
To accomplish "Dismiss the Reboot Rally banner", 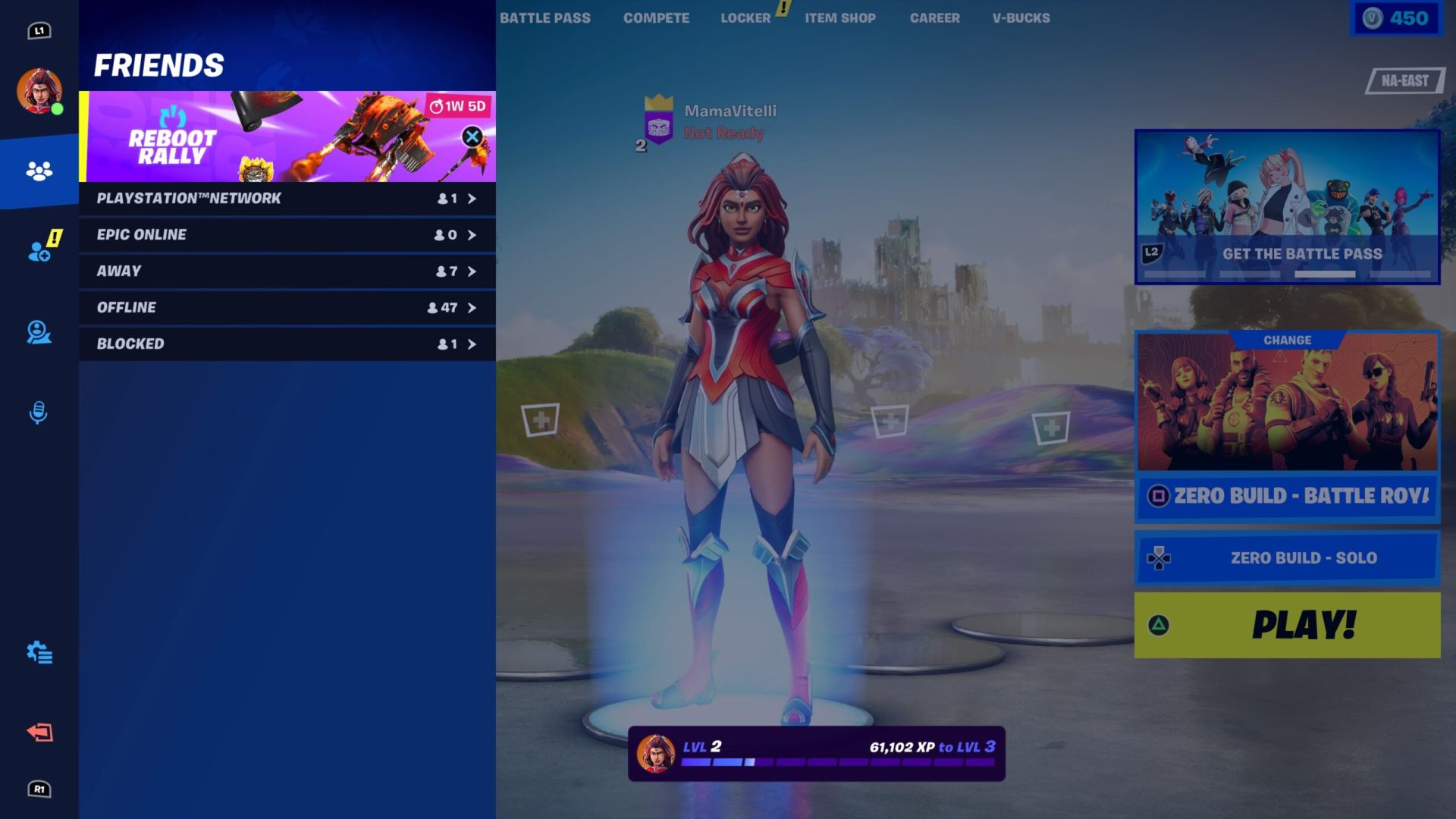I will 472,136.
